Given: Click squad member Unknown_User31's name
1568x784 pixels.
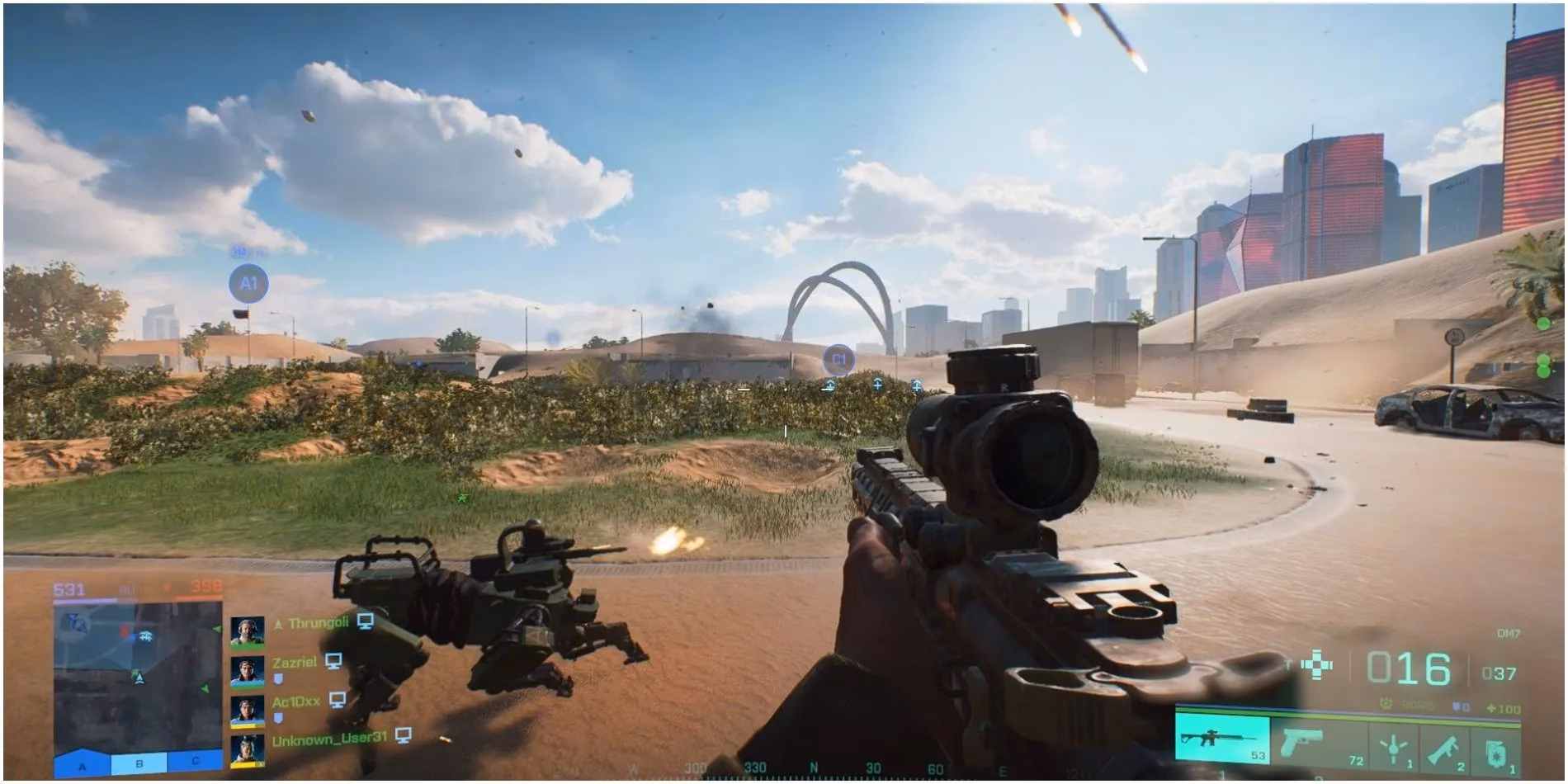Looking at the screenshot, I should click(x=328, y=739).
